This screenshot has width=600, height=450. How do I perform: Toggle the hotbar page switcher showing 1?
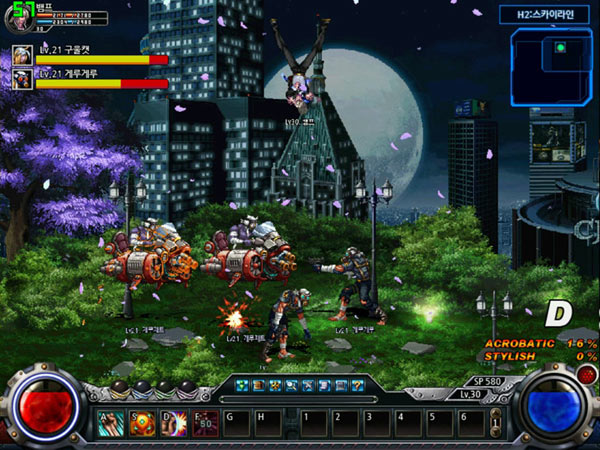[x=494, y=424]
